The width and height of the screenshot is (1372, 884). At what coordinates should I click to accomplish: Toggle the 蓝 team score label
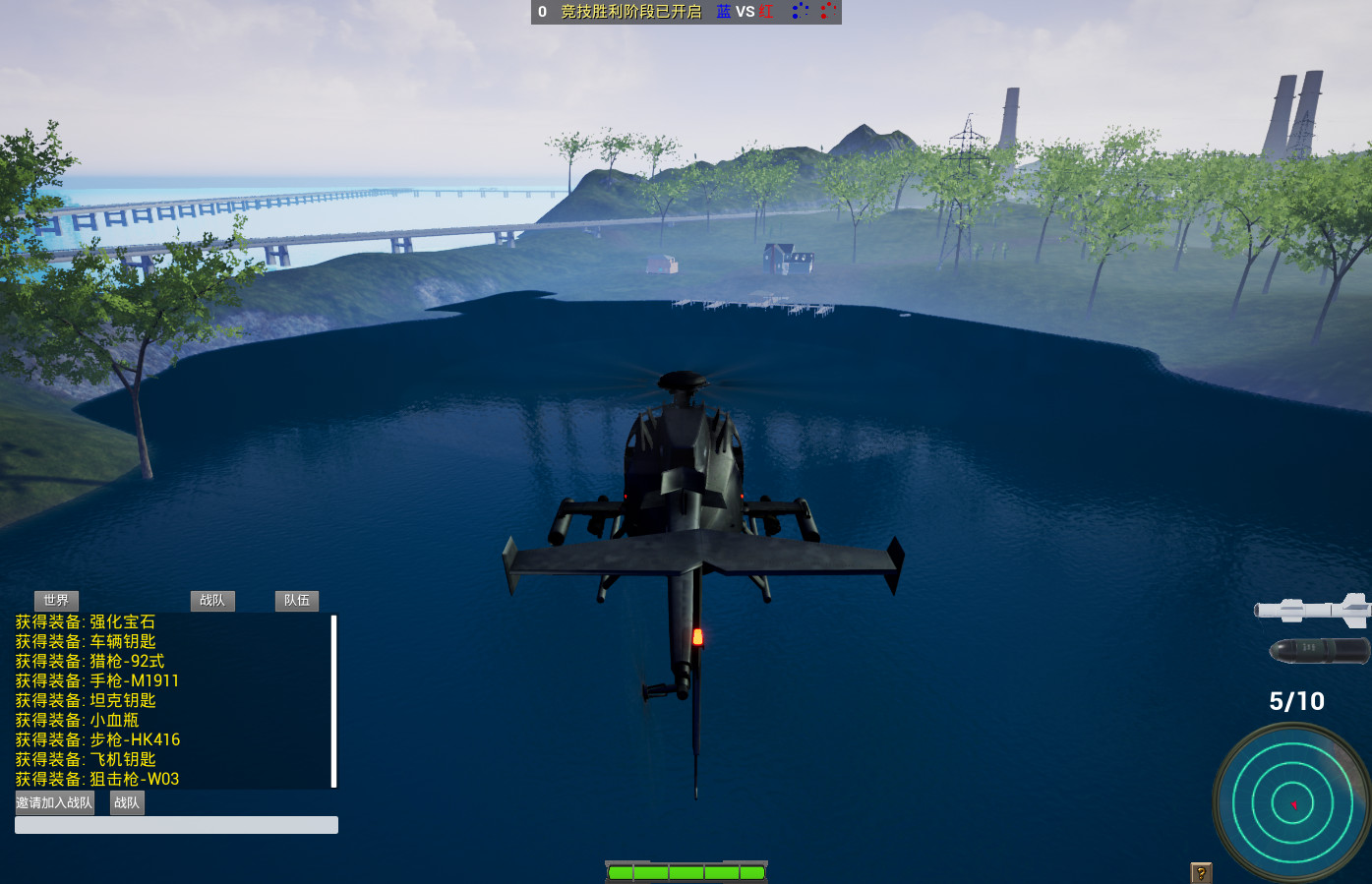725,13
